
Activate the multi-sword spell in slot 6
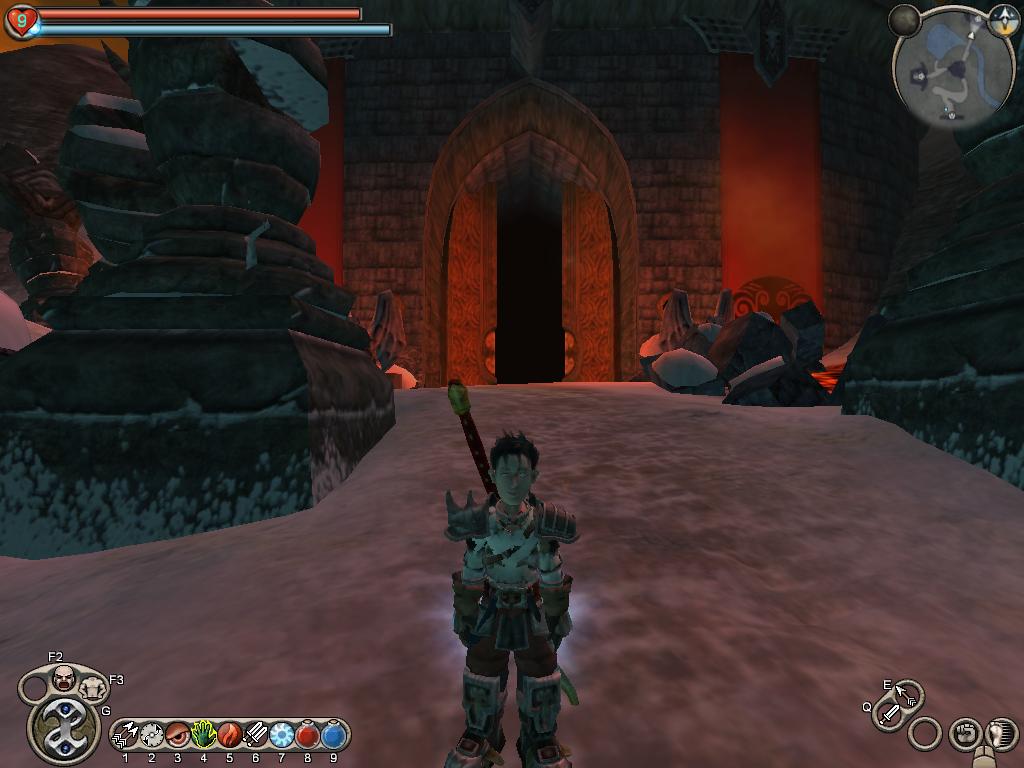[x=255, y=736]
